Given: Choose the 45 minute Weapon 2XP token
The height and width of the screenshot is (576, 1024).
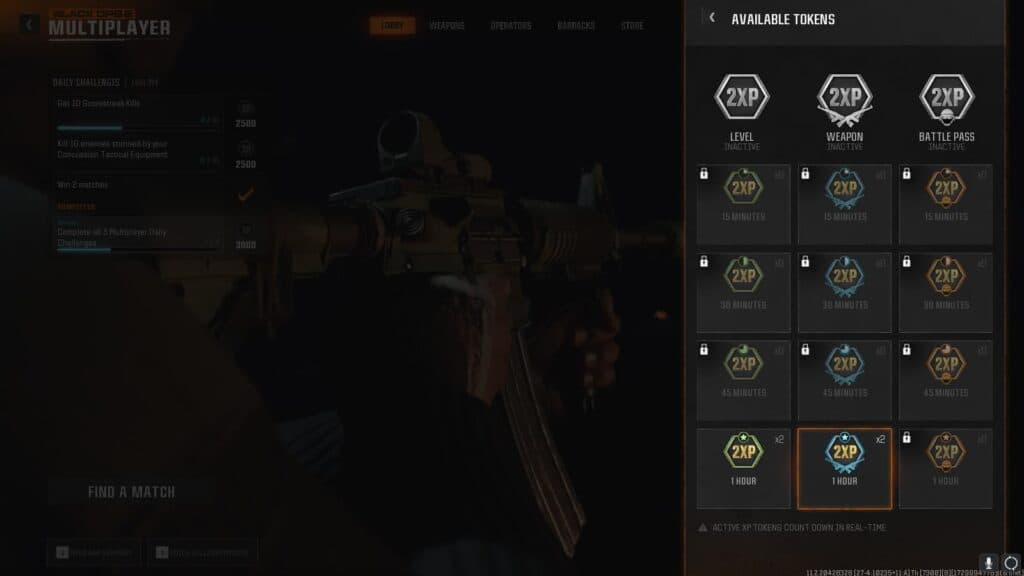Looking at the screenshot, I should [844, 380].
